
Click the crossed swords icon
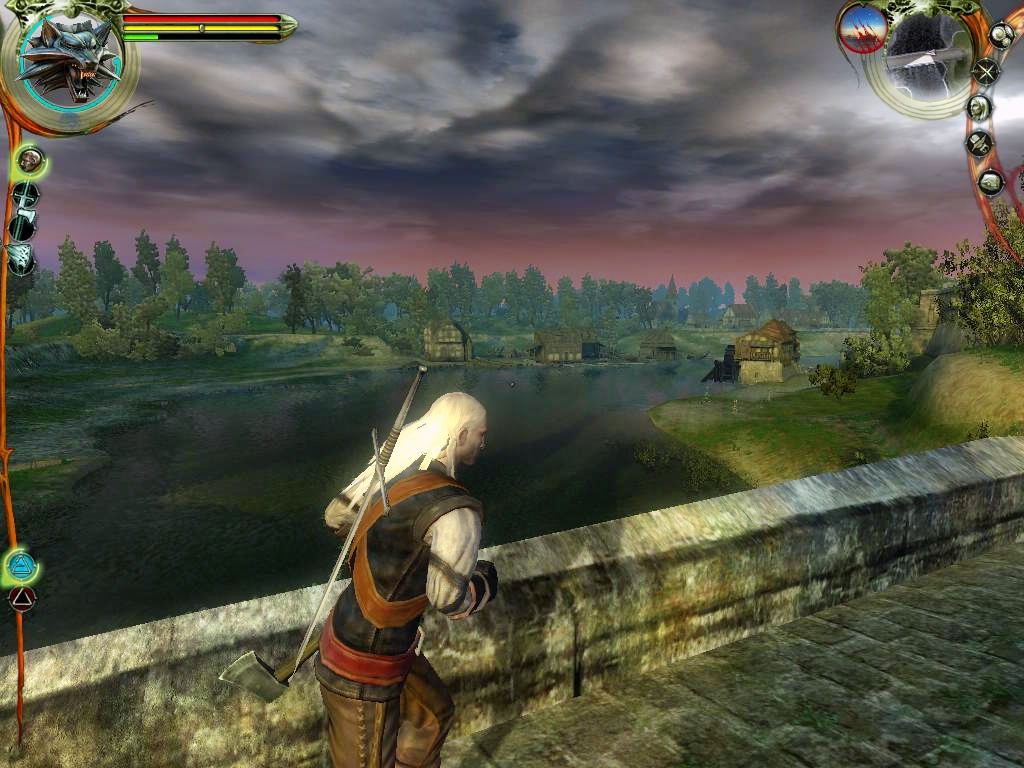coord(987,71)
